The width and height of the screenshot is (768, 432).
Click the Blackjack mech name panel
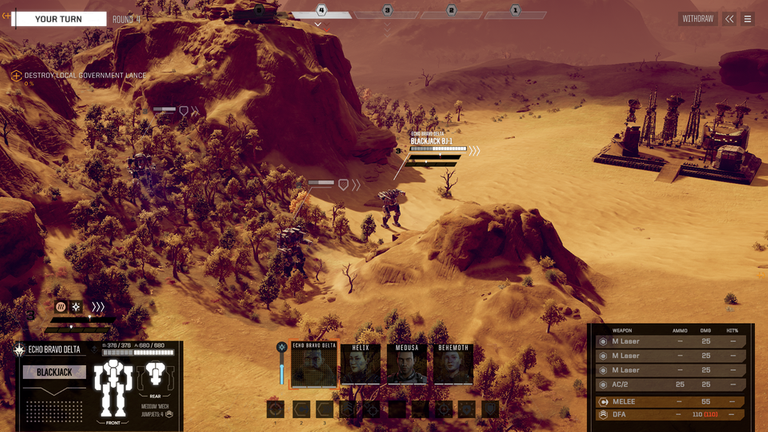click(x=54, y=372)
